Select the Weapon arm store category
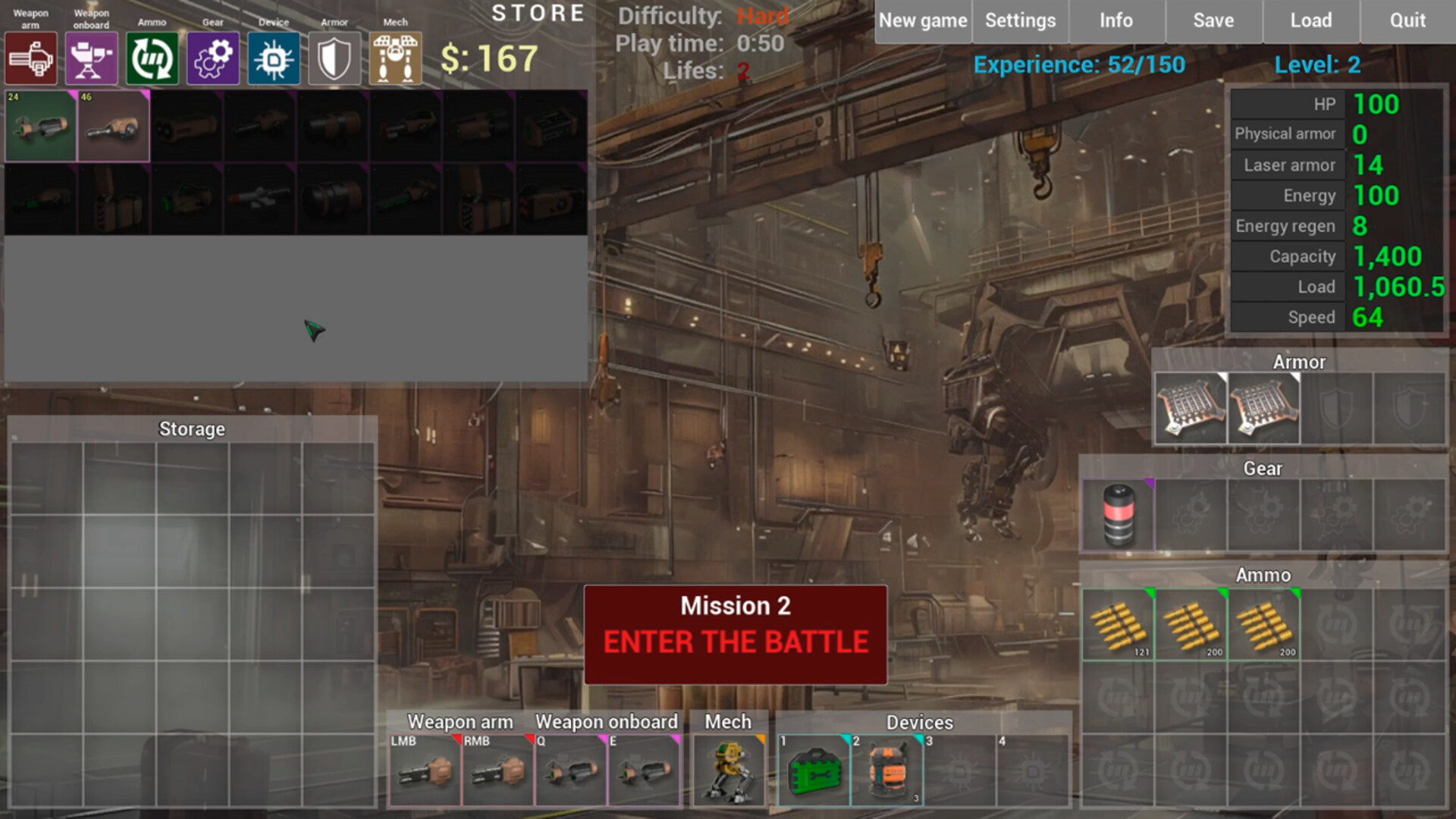The image size is (1456, 819). (31, 57)
